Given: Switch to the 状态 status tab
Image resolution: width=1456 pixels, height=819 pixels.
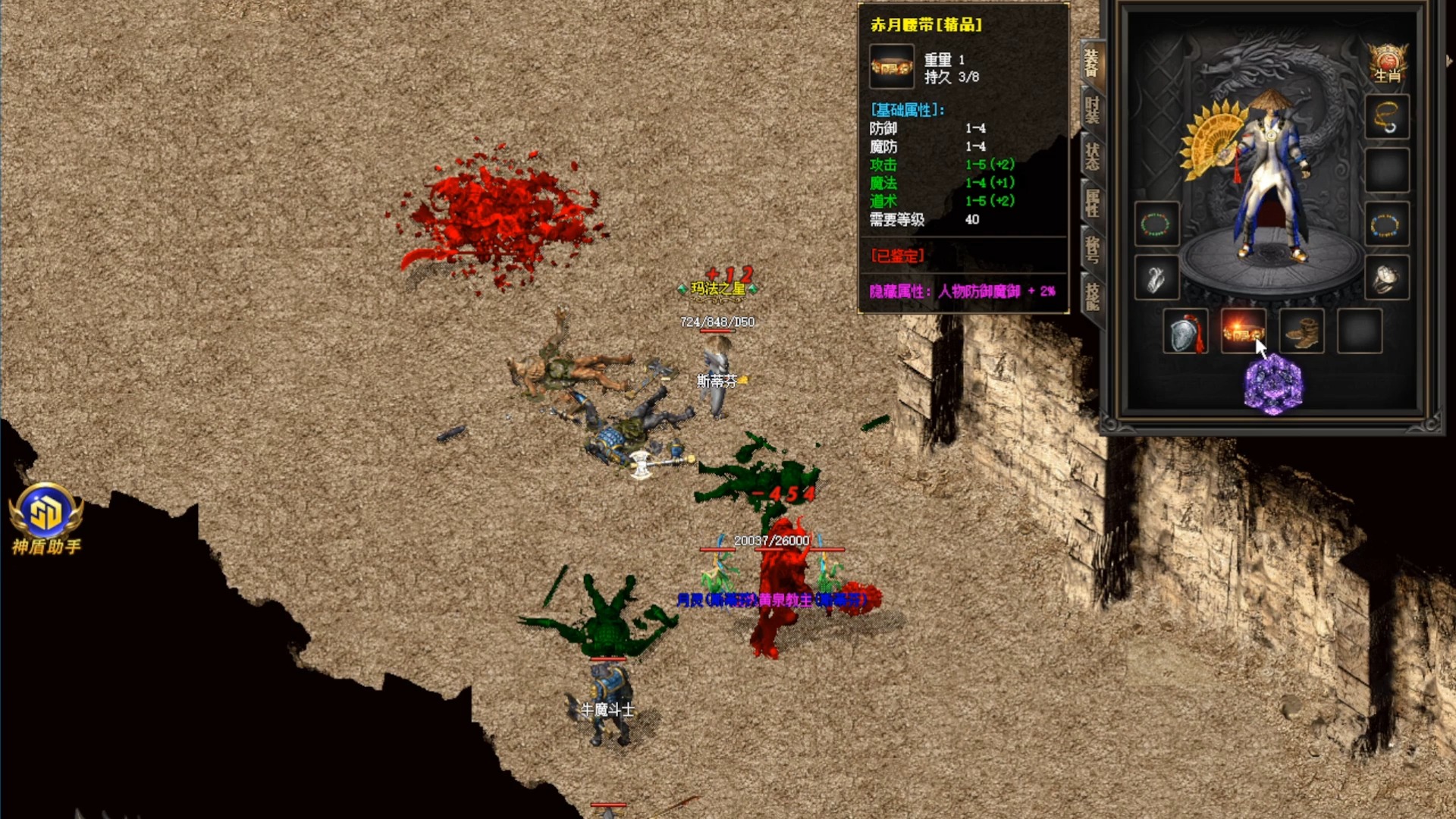Looking at the screenshot, I should [1092, 157].
